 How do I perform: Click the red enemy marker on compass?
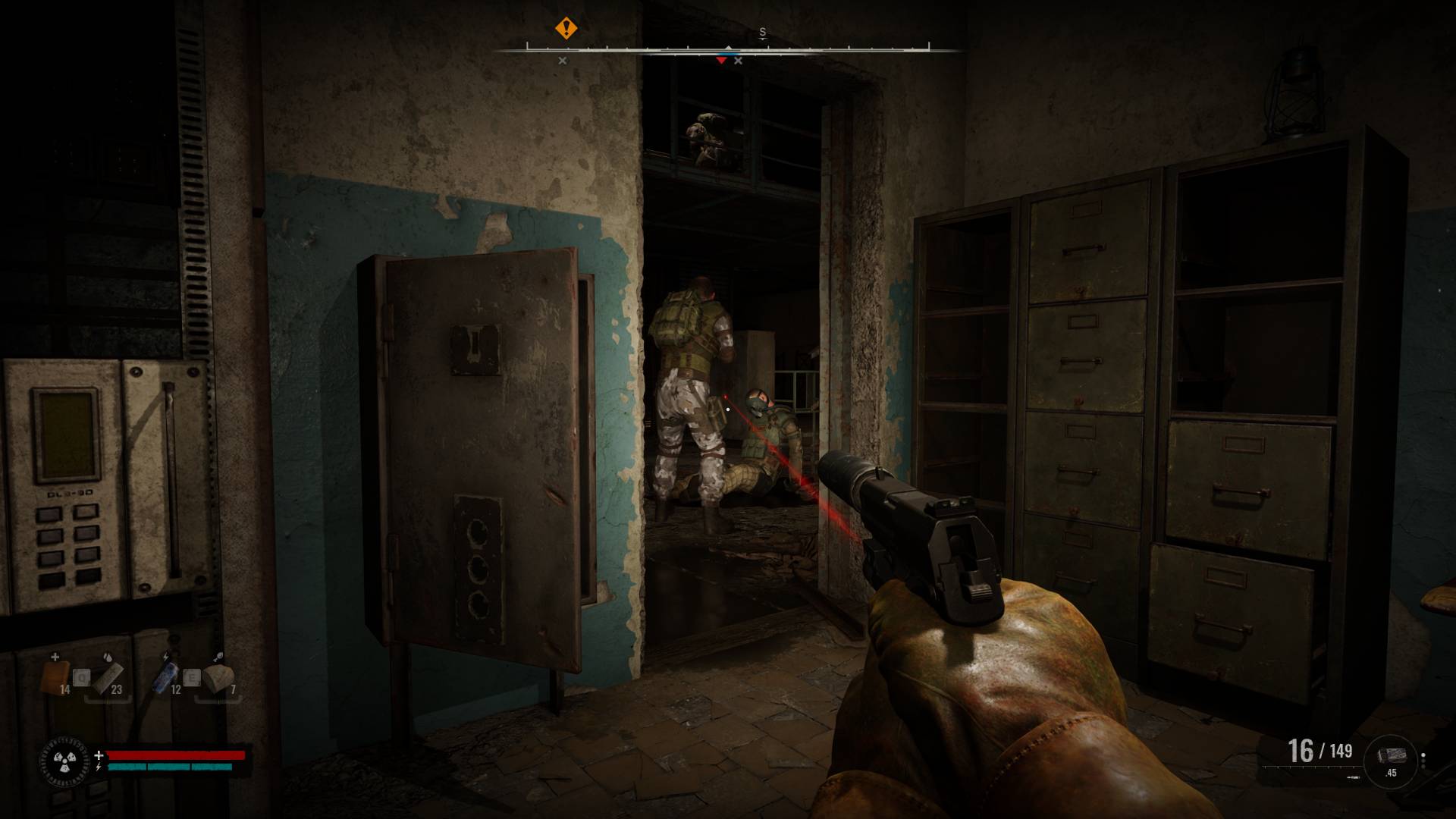tap(720, 61)
